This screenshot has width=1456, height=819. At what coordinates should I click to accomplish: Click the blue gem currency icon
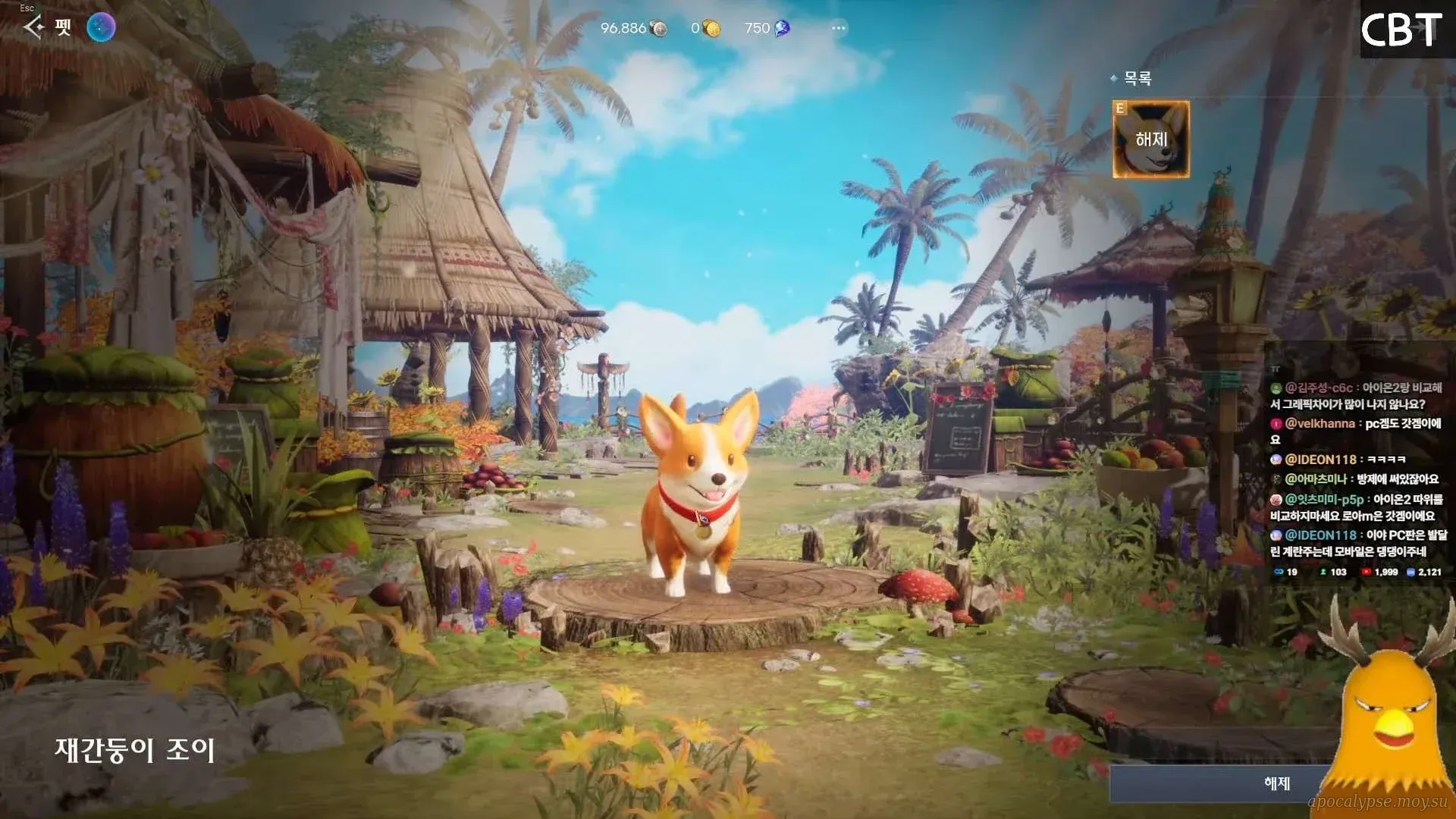[x=782, y=29]
